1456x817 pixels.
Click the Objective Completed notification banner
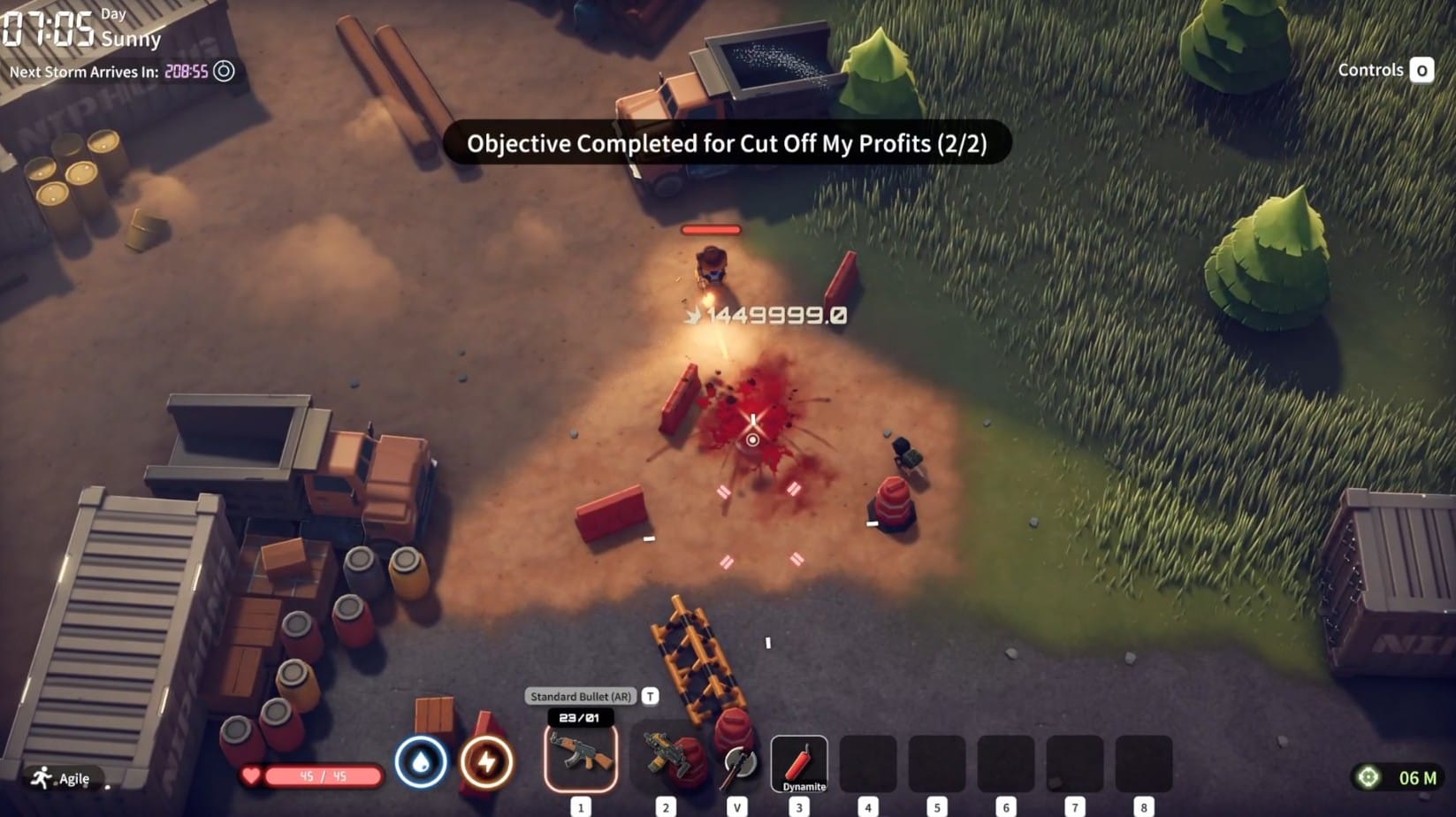727,143
